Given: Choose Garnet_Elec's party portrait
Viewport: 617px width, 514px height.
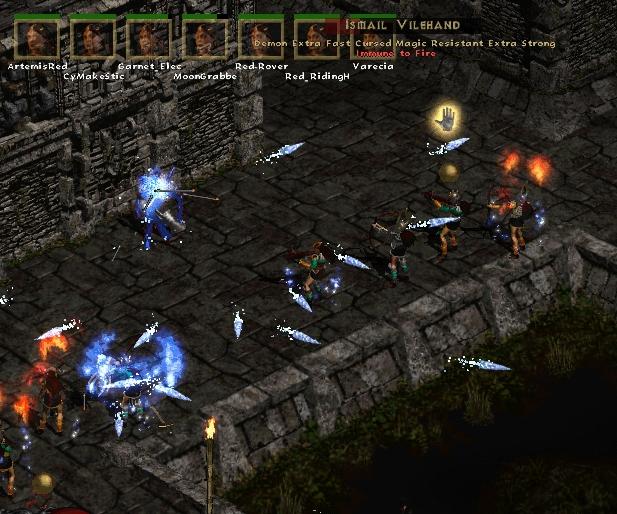Looking at the screenshot, I should [x=149, y=38].
